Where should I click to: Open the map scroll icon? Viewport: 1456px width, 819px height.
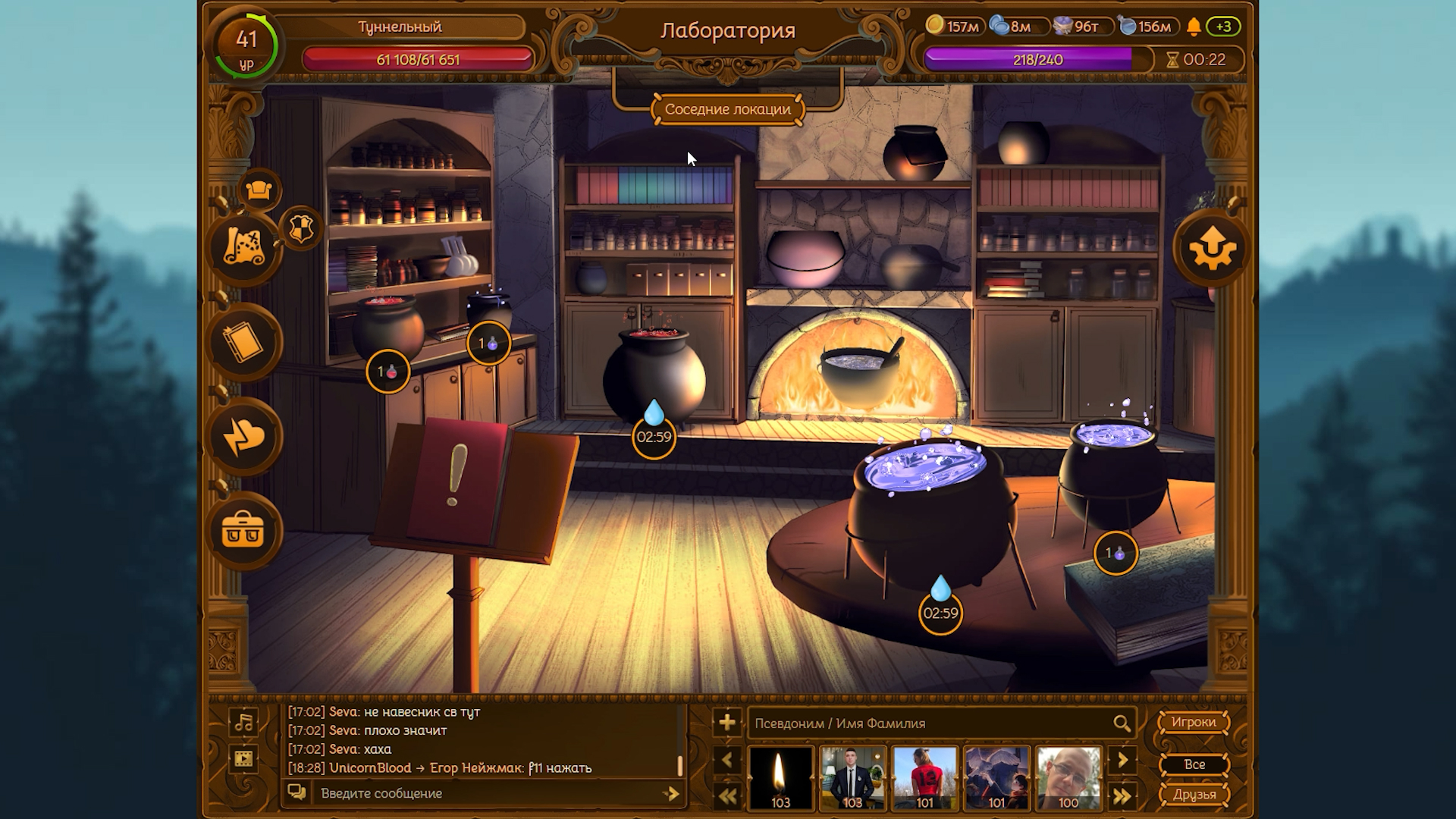pyautogui.click(x=244, y=248)
